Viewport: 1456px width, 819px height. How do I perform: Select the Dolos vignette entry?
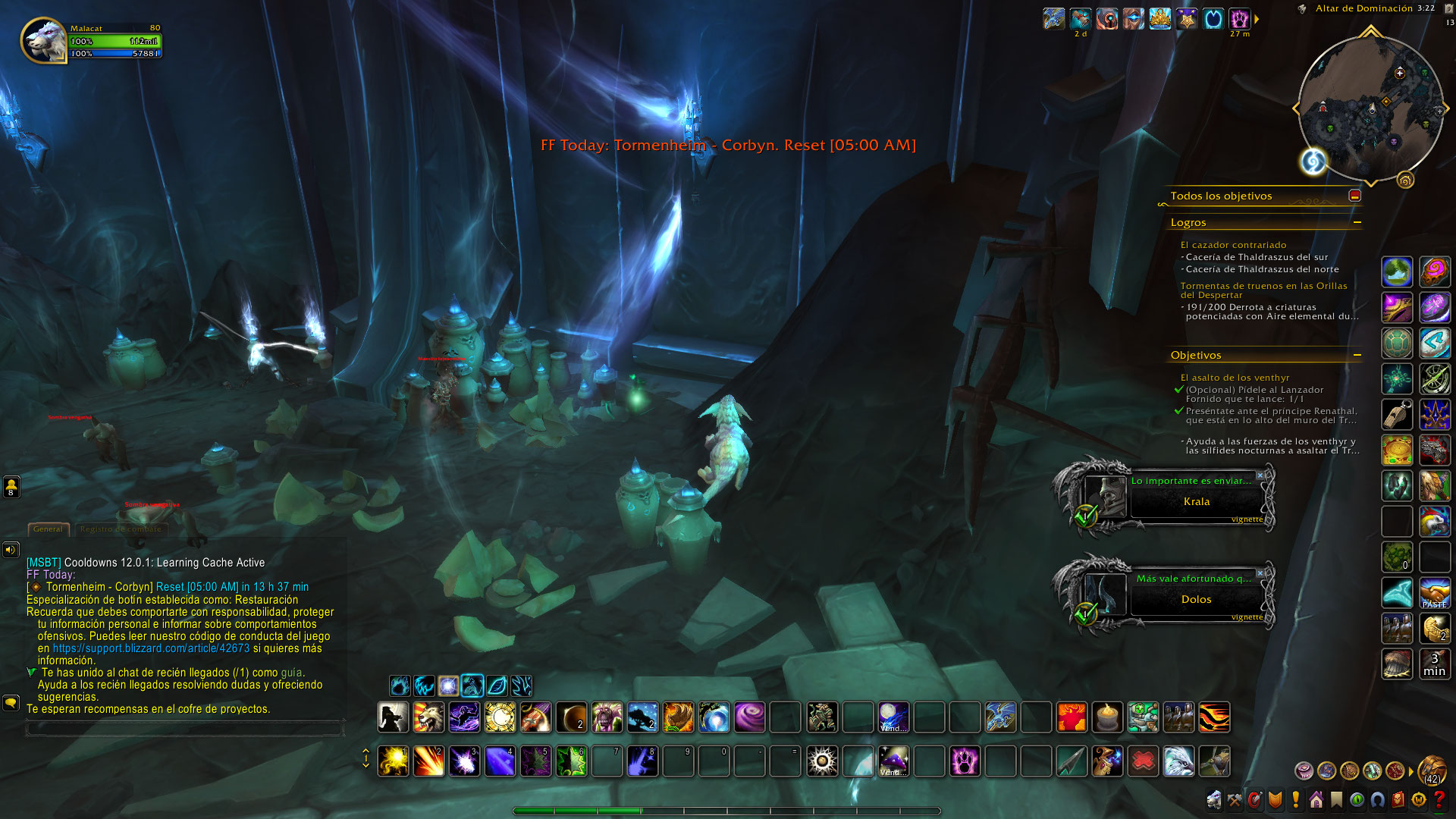click(x=1196, y=599)
